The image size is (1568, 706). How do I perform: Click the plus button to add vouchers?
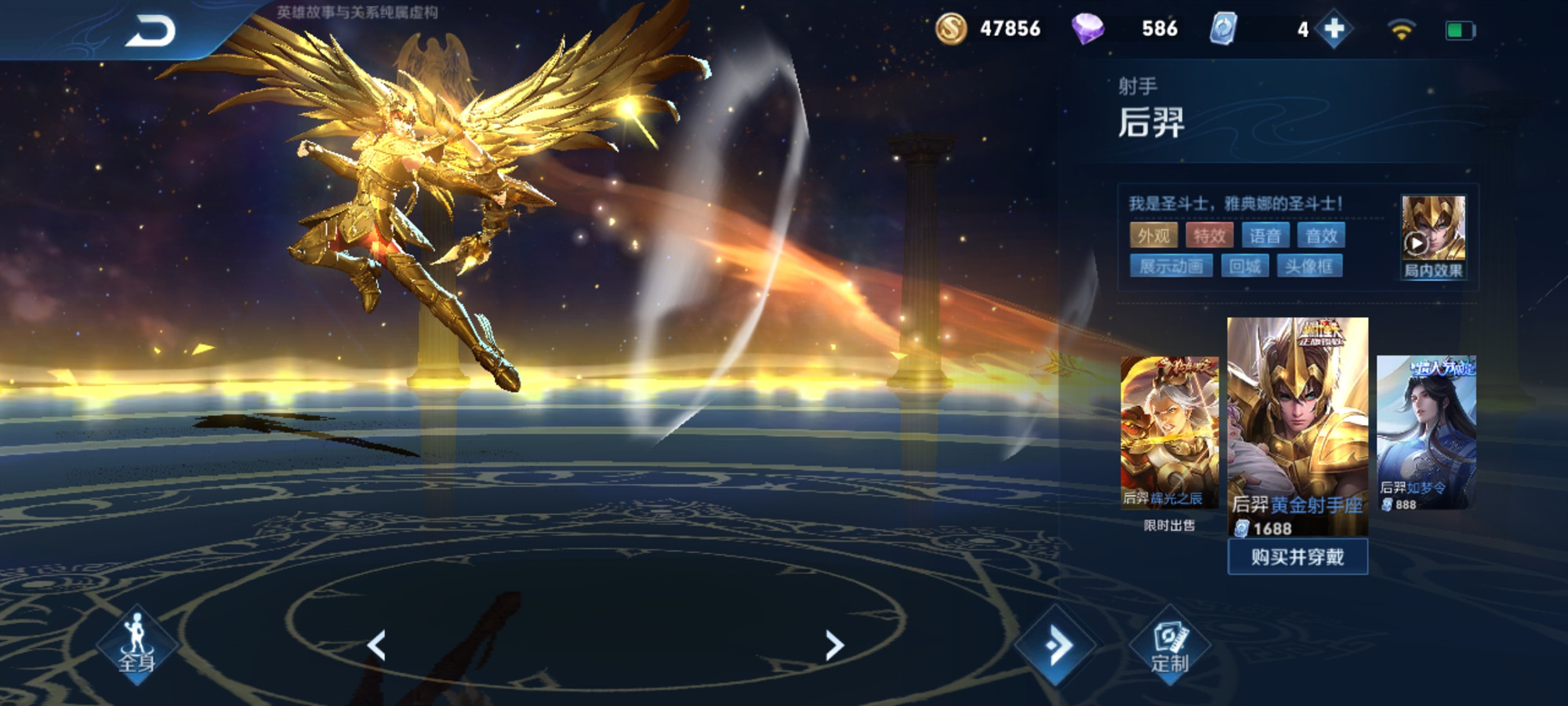point(1334,30)
